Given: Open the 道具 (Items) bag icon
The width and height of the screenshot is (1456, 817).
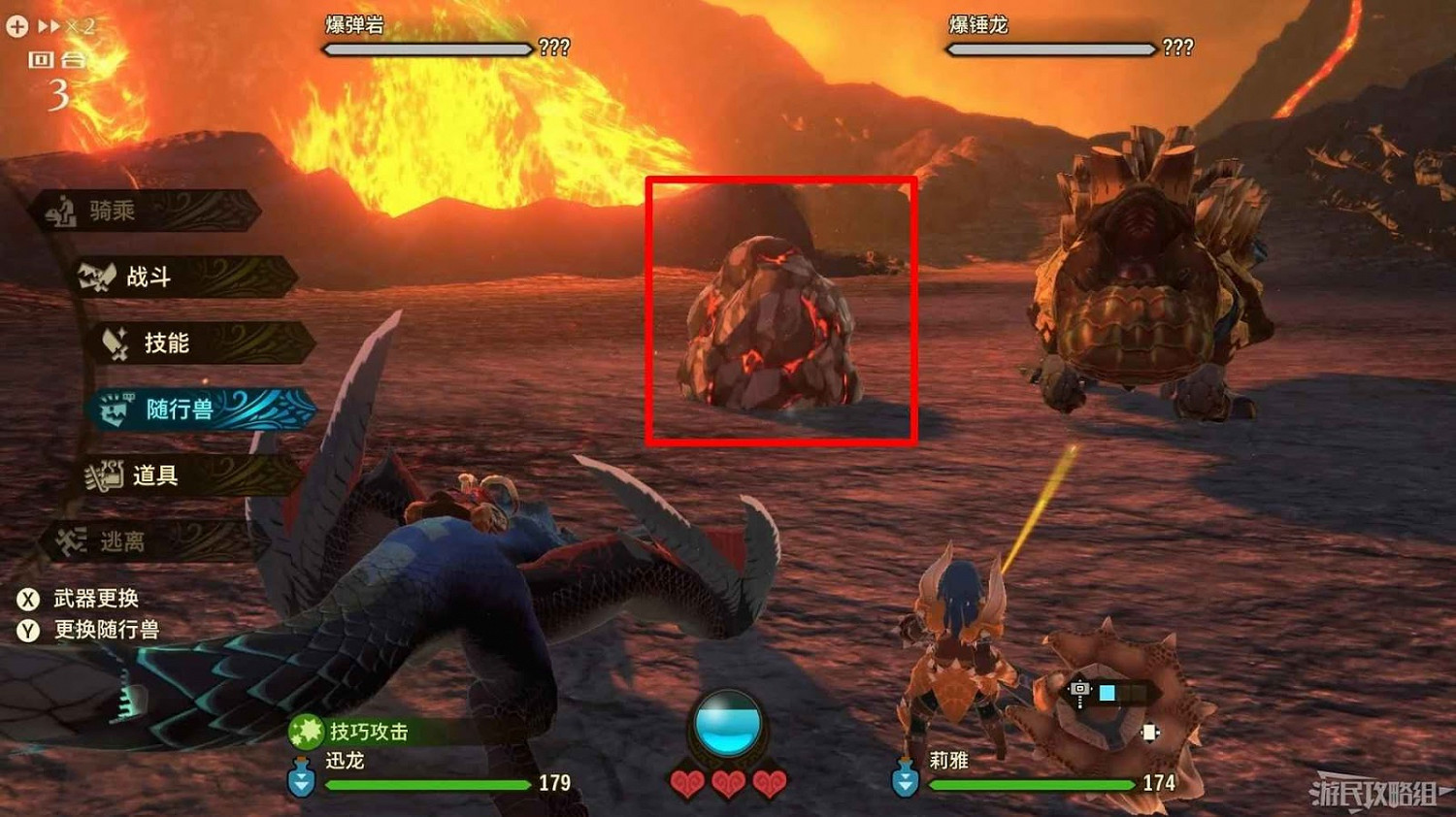Looking at the screenshot, I should [103, 474].
